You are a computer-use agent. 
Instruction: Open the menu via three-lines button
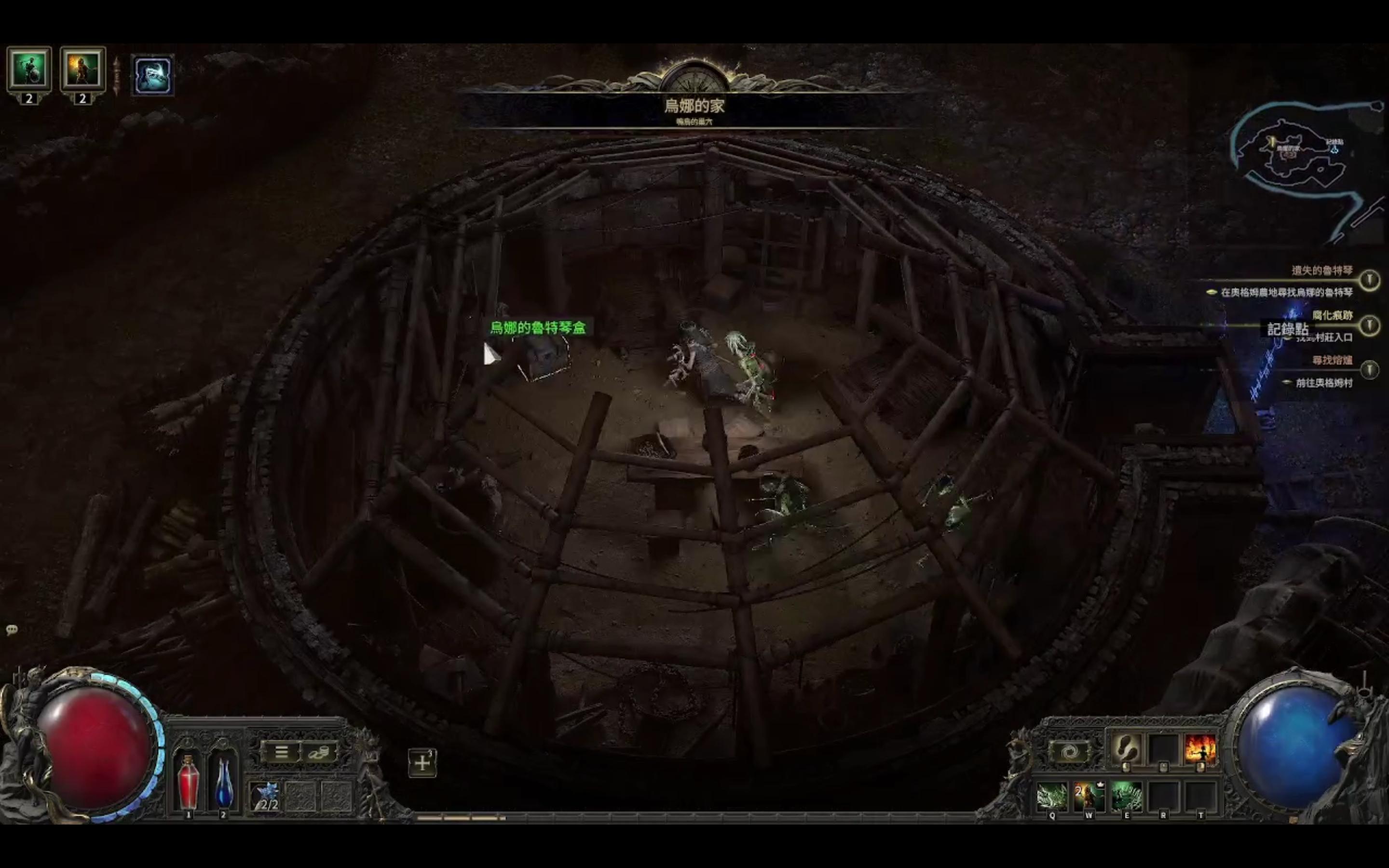(281, 752)
